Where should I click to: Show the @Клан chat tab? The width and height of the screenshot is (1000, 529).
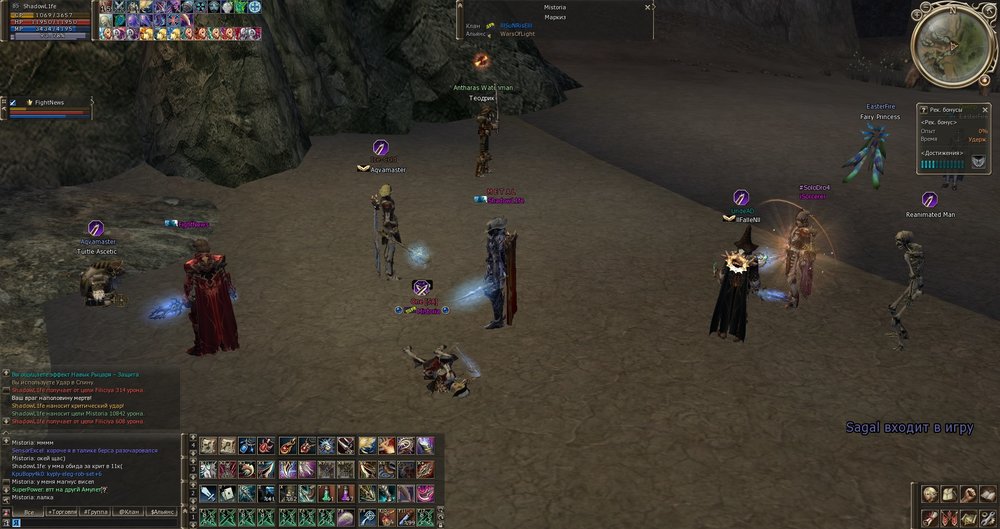pos(130,512)
